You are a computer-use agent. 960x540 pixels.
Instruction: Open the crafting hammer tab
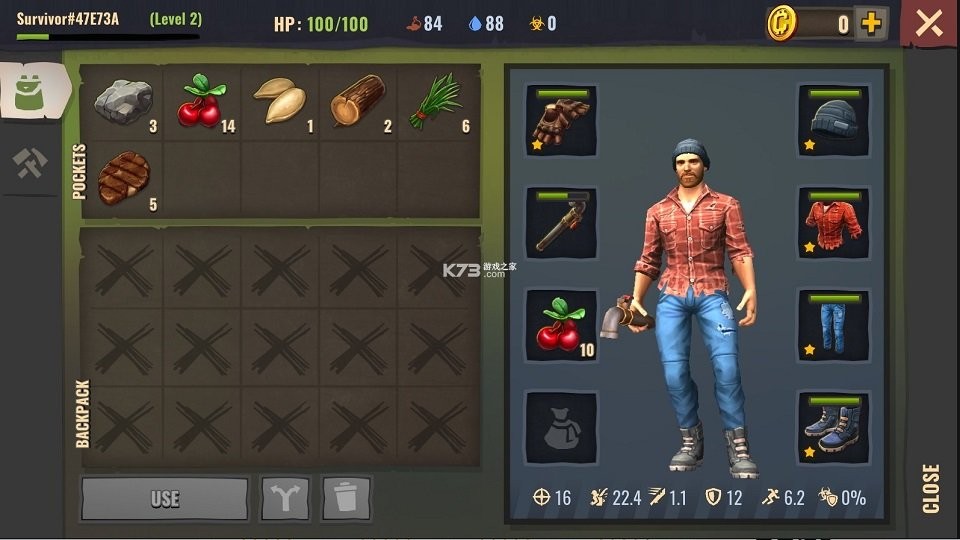point(31,163)
